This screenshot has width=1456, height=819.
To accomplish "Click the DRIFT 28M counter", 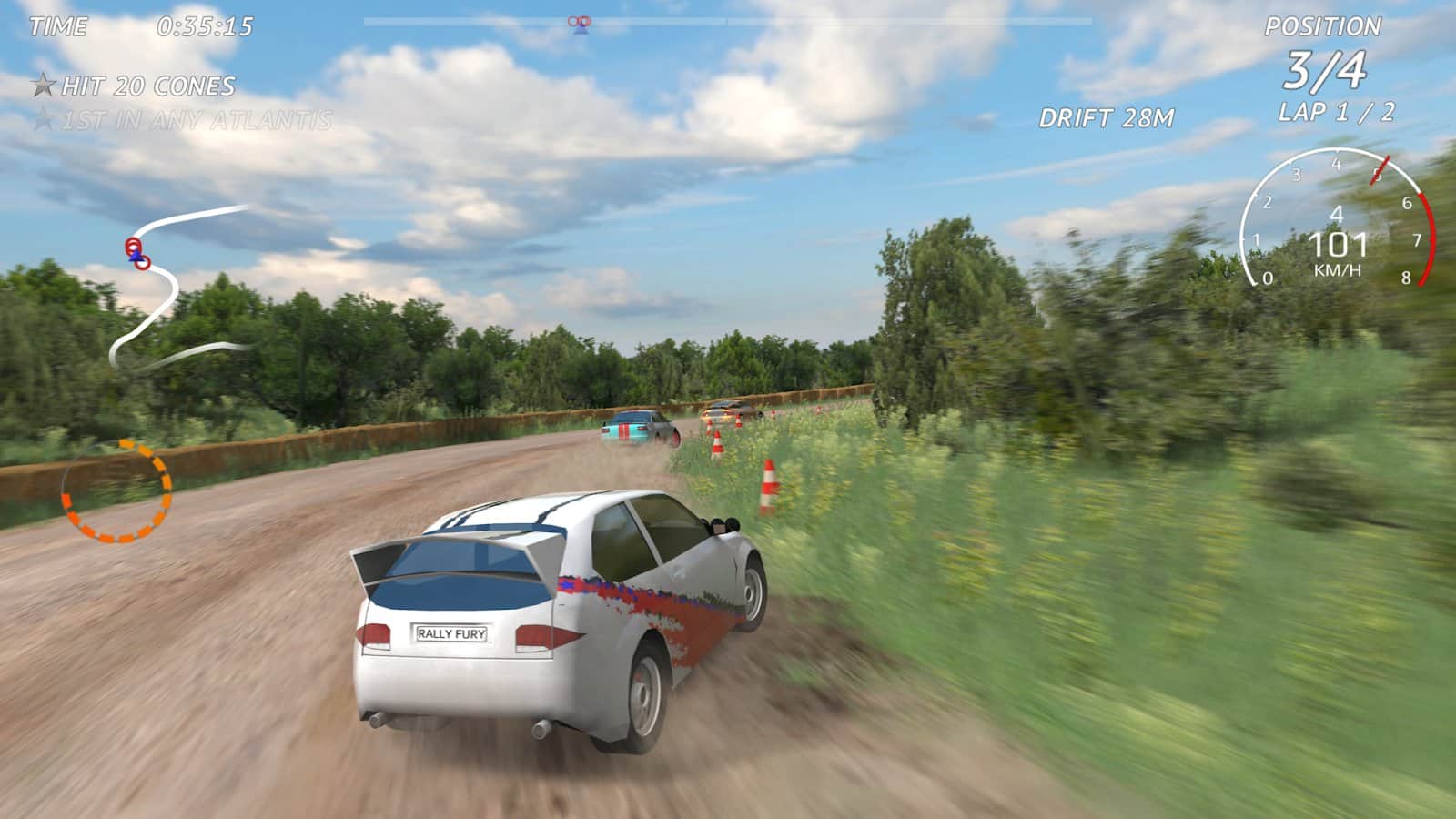I will (1108, 118).
